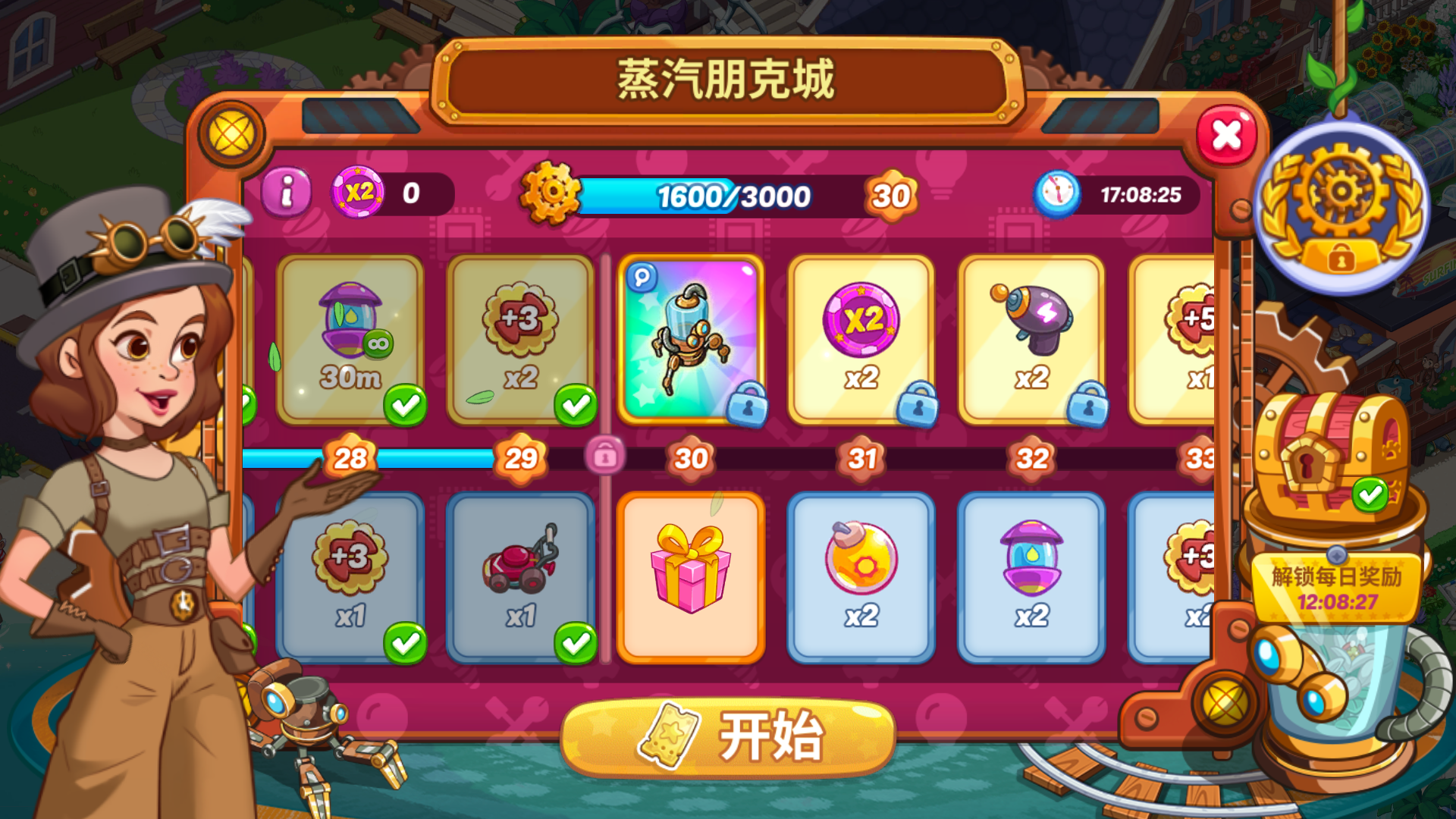Open event info via the circular "i" icon
Screen dimensions: 1456x819
point(287,193)
